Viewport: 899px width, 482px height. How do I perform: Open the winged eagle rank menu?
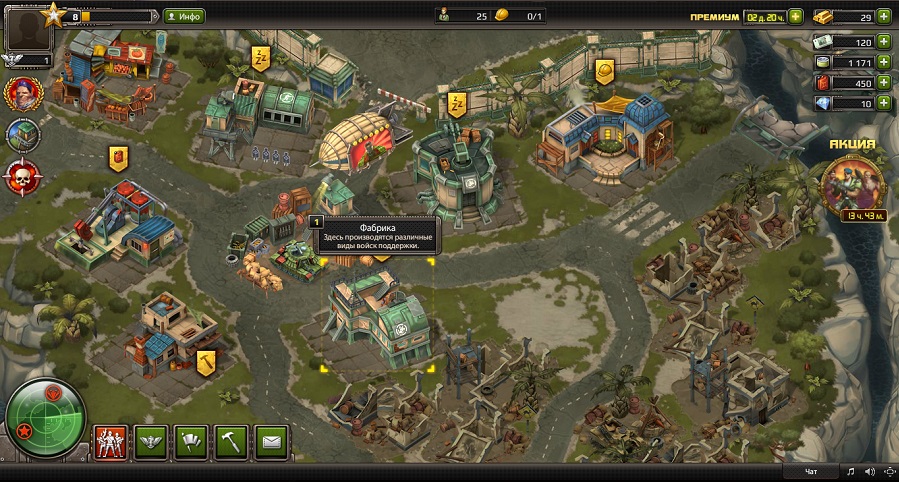149,440
